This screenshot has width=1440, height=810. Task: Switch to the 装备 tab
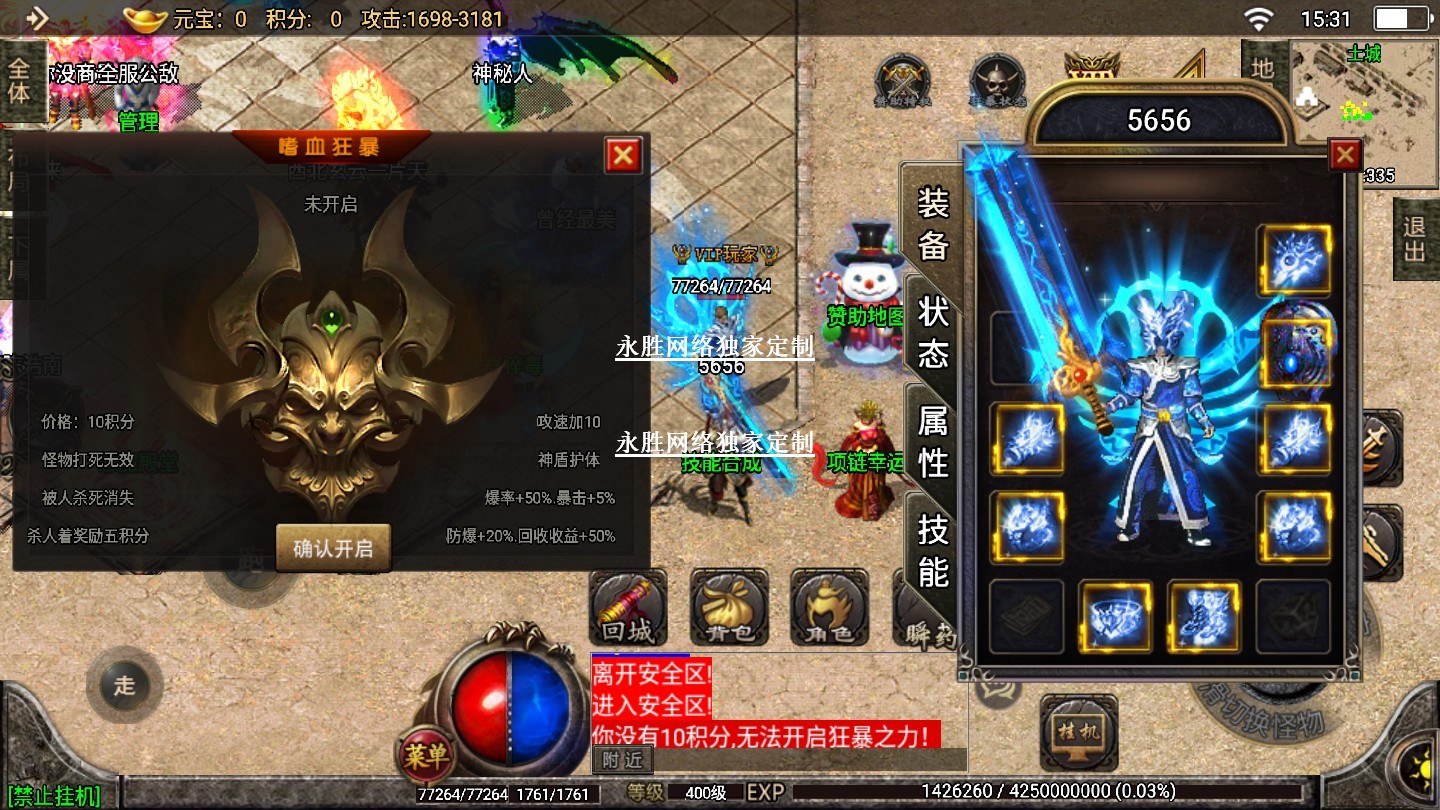click(932, 225)
